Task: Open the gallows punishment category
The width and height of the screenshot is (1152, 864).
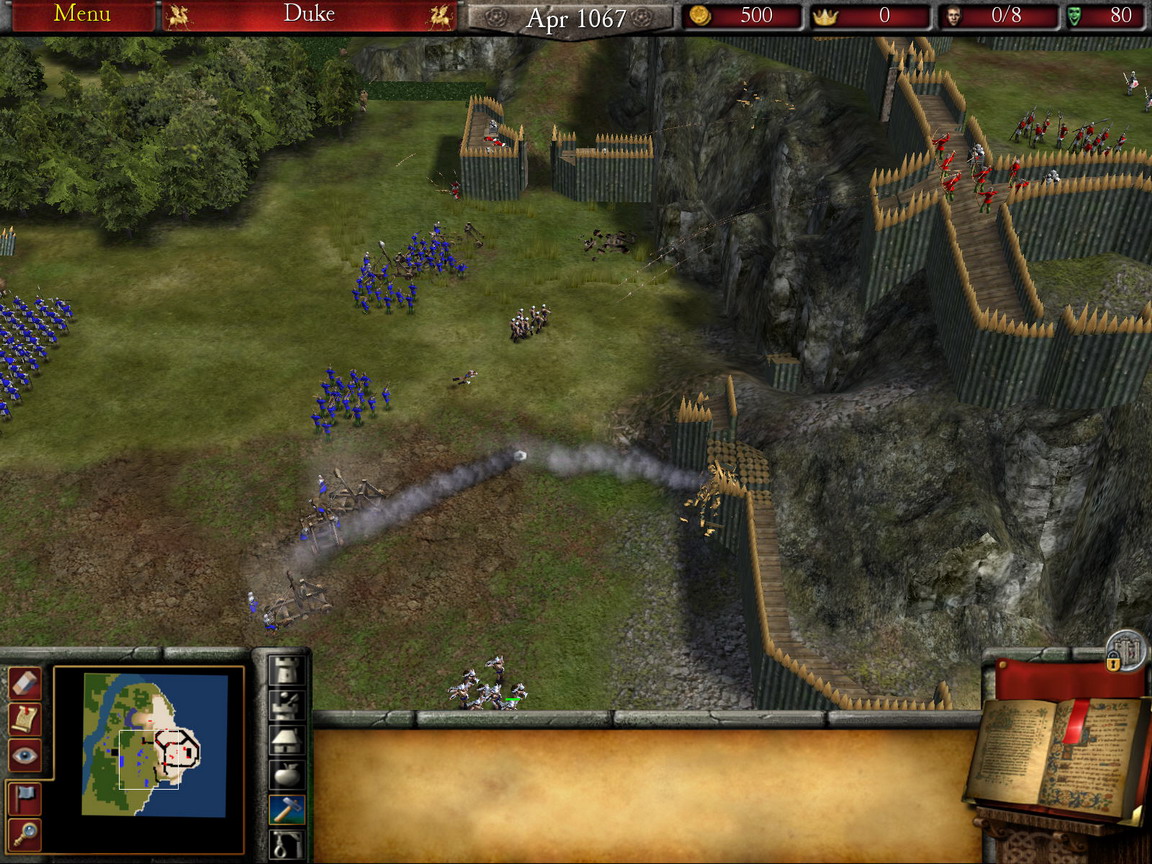Action: [x=288, y=842]
